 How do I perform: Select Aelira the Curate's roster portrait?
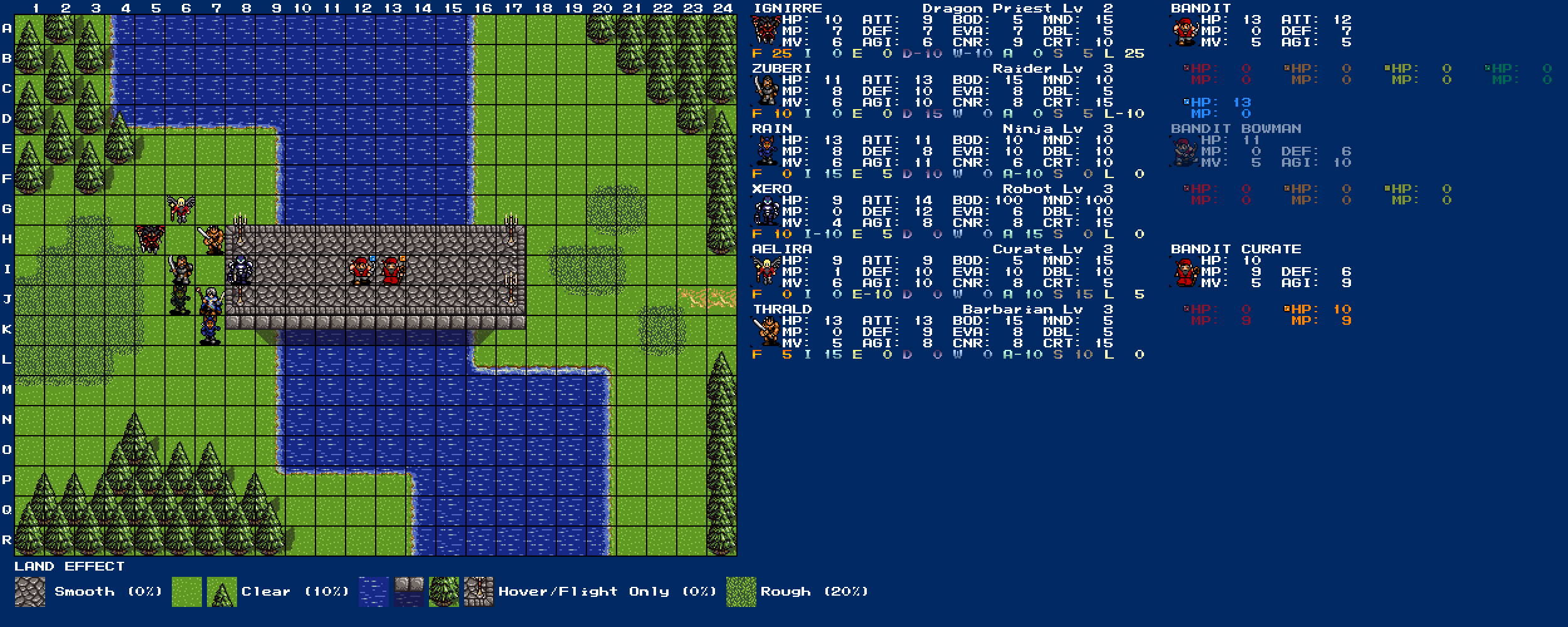point(766,271)
